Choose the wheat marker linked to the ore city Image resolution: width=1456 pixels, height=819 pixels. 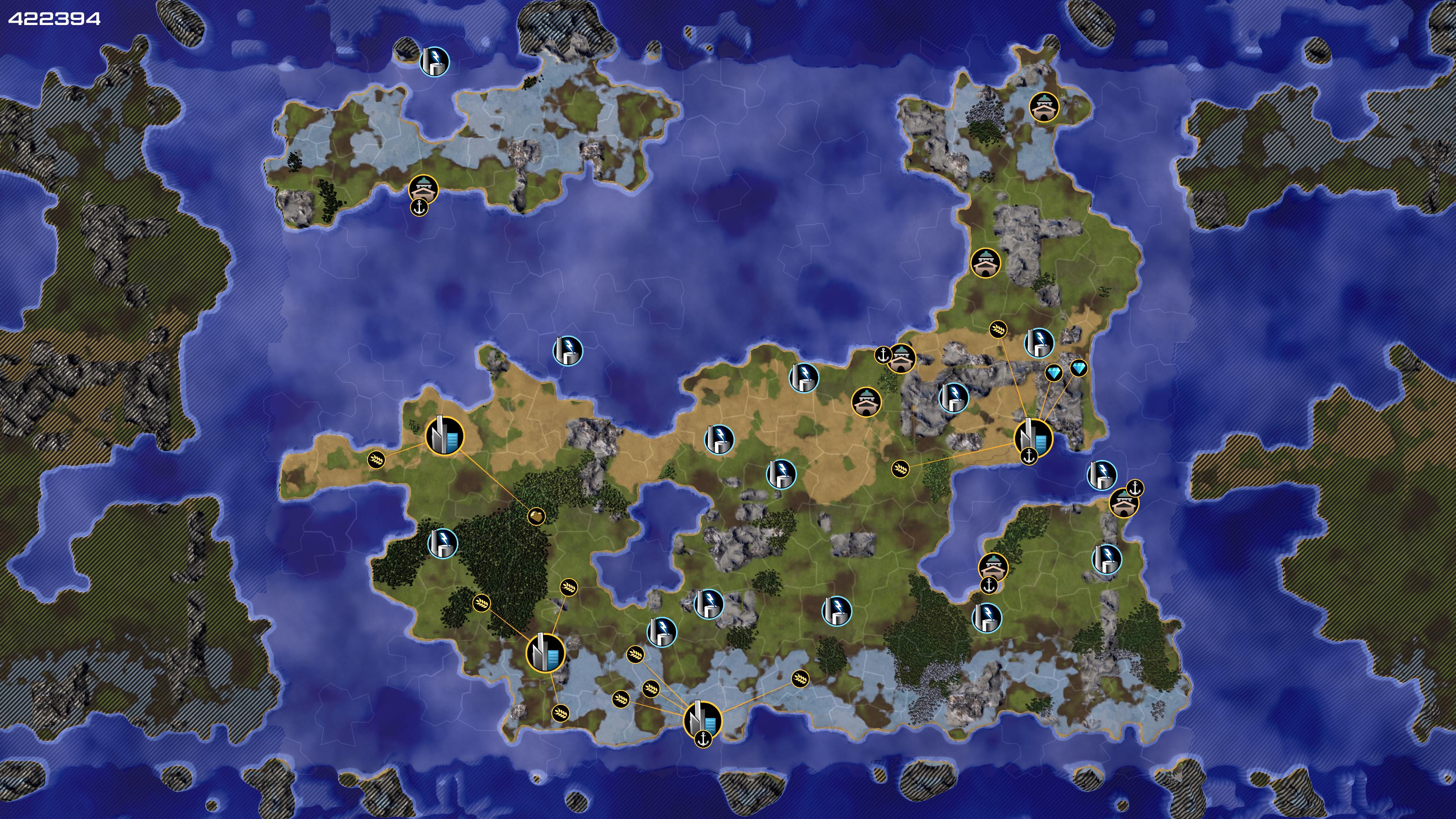[x=376, y=460]
